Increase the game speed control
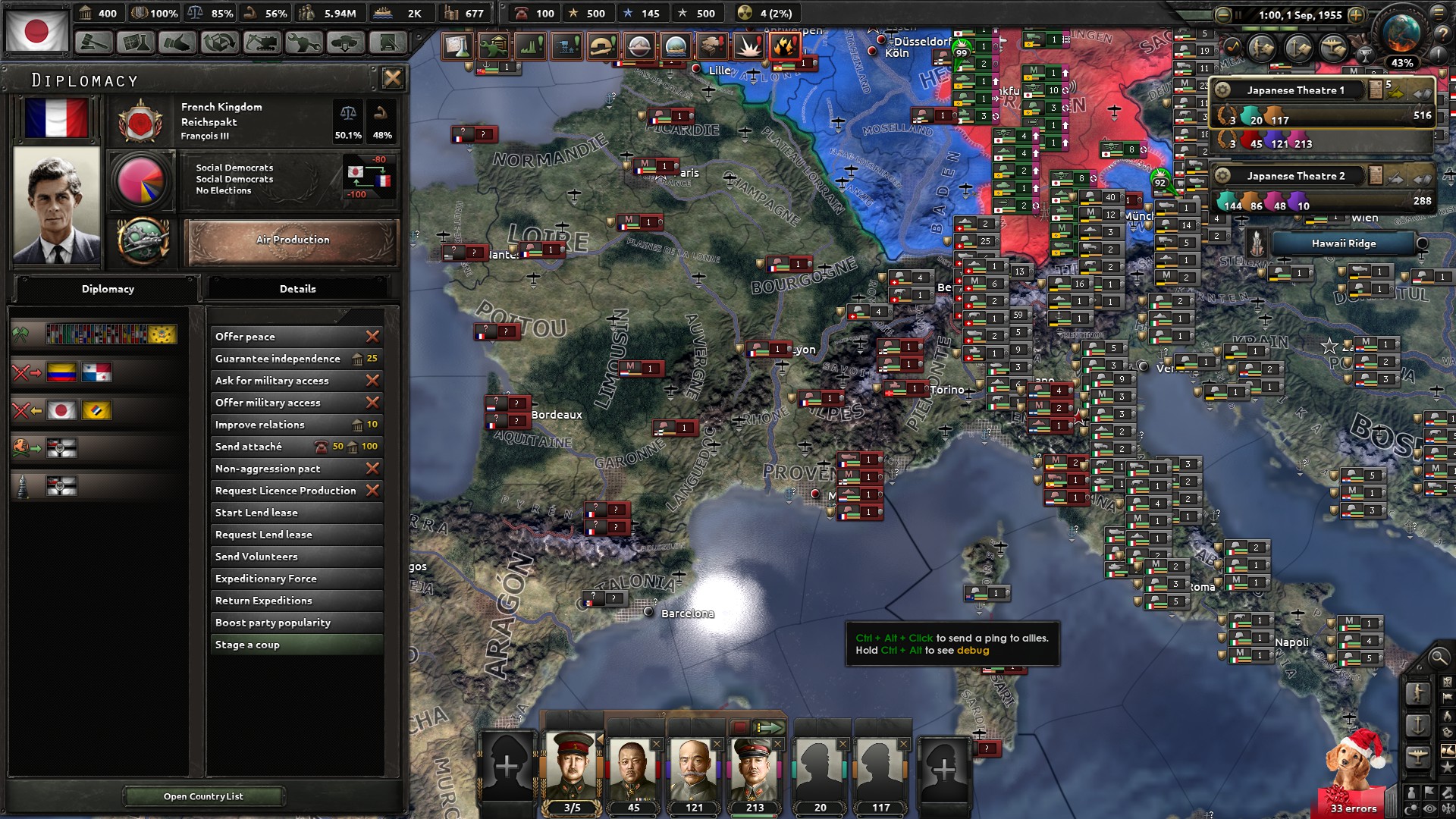The height and width of the screenshot is (819, 1456). coord(1357,14)
